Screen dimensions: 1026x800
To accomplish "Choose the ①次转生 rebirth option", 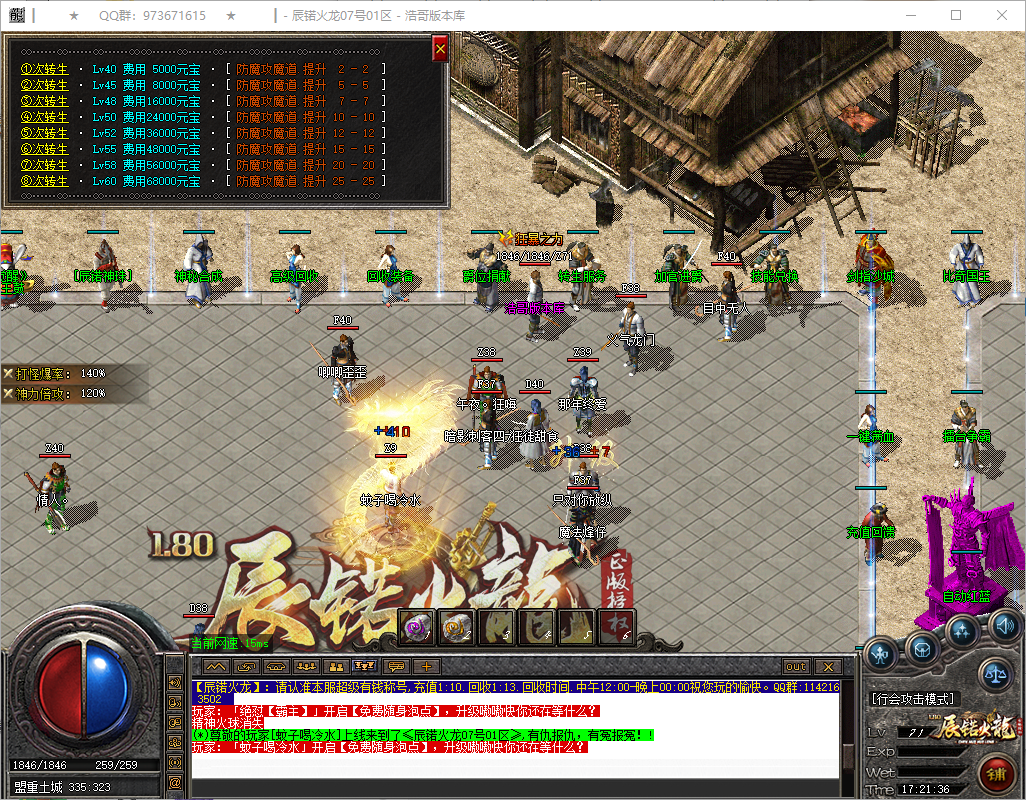I will pyautogui.click(x=44, y=69).
